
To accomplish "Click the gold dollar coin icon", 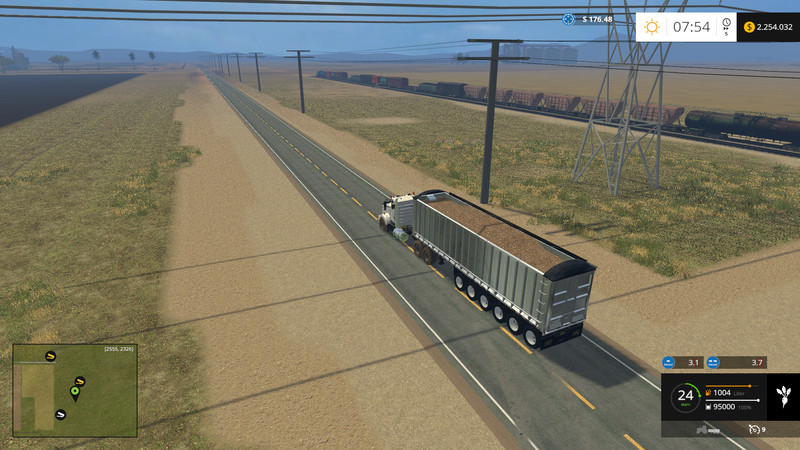I will point(749,27).
